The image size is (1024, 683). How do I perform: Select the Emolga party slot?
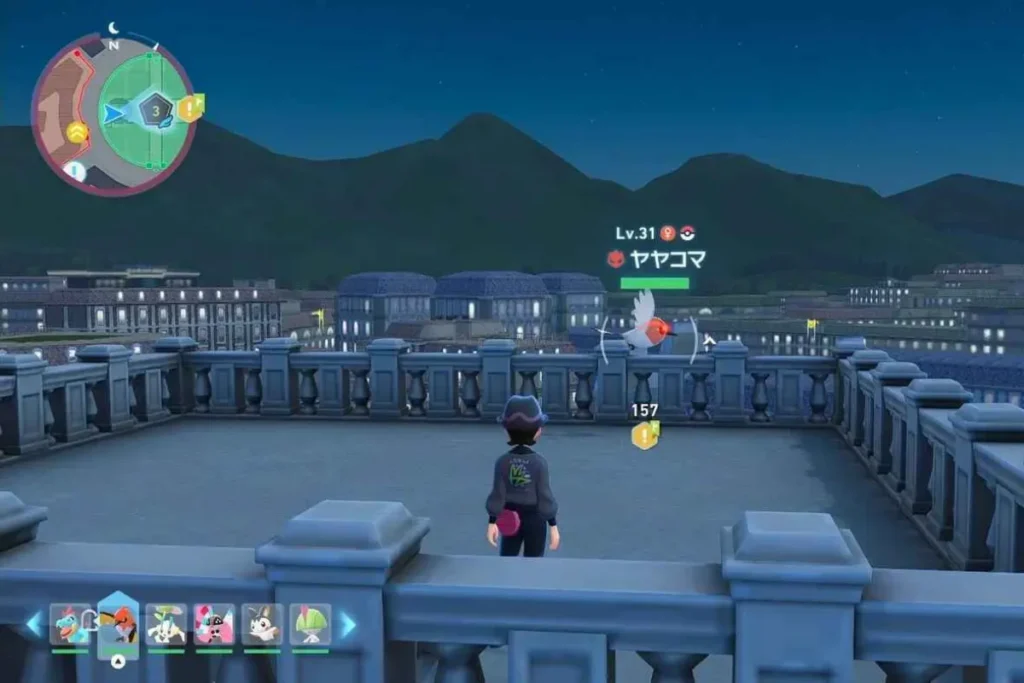(x=262, y=624)
